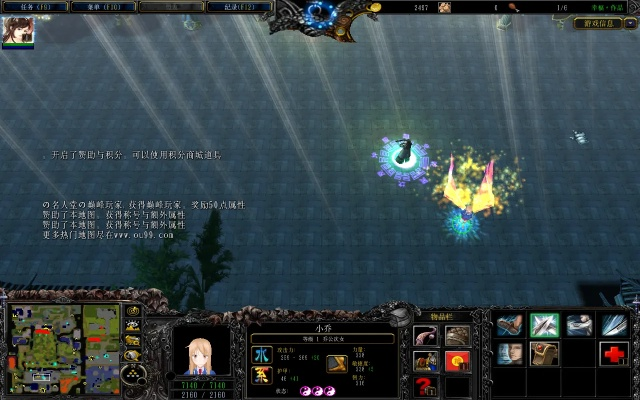Select the hero icon in top-left corner
Image resolution: width=640 pixels, height=400 pixels.
19,31
